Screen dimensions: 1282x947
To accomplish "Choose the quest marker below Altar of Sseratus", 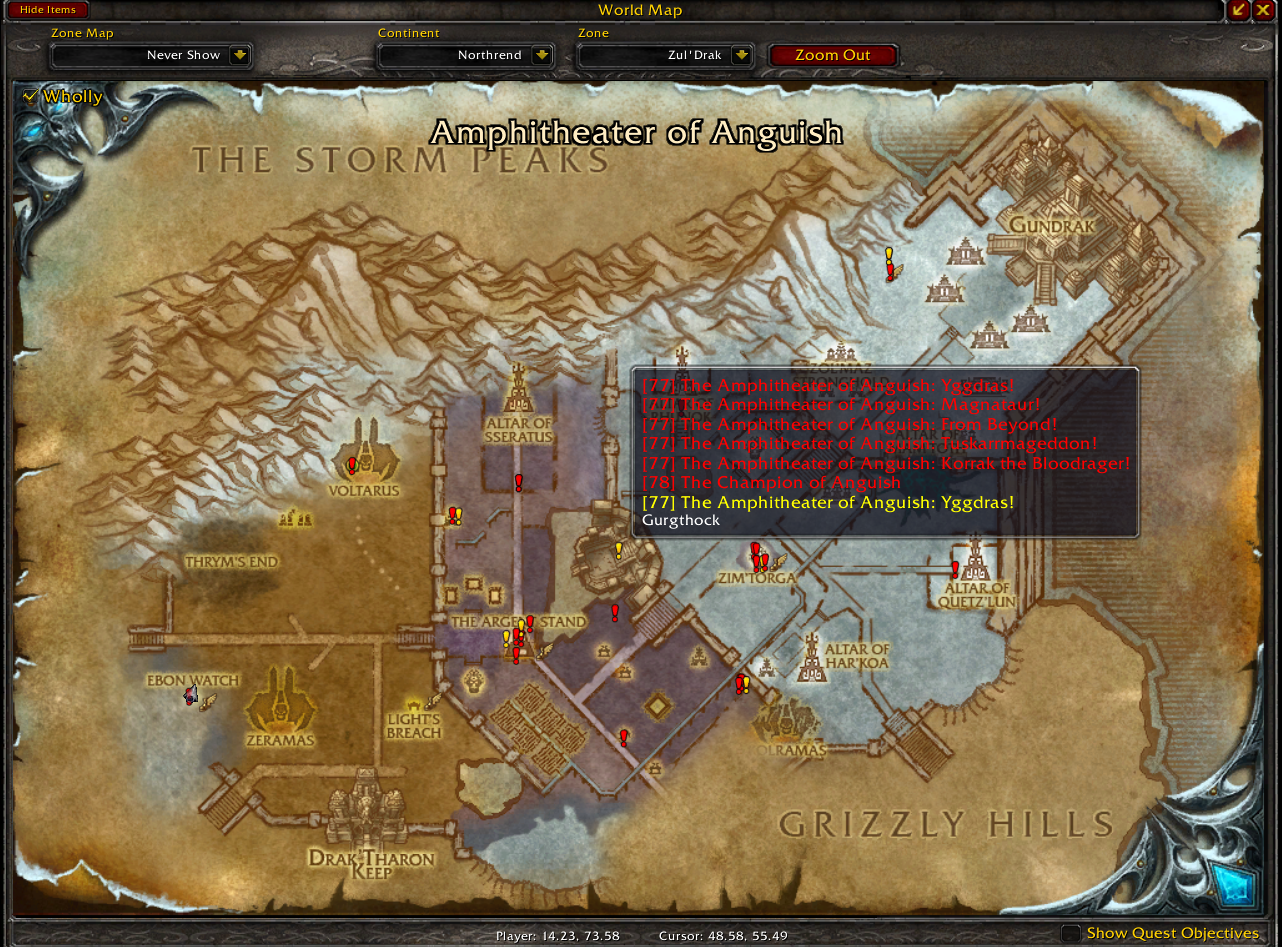I will (519, 483).
